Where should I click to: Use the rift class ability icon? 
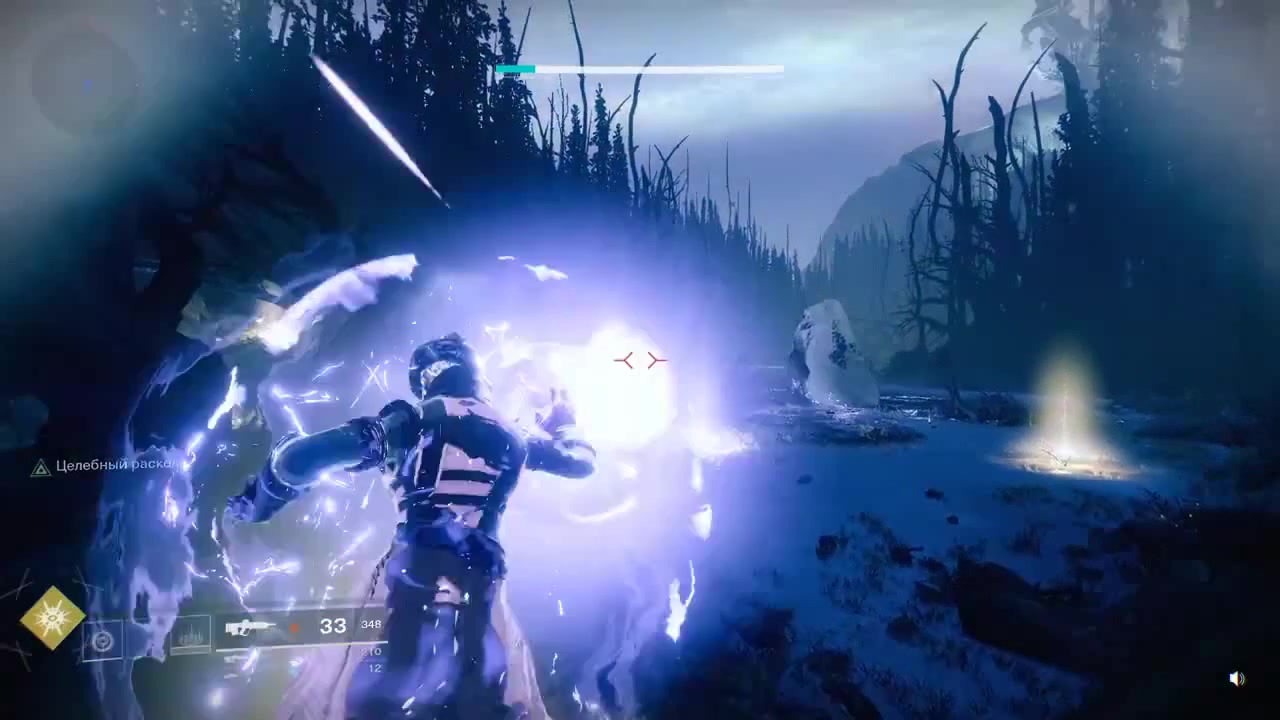click(x=190, y=634)
